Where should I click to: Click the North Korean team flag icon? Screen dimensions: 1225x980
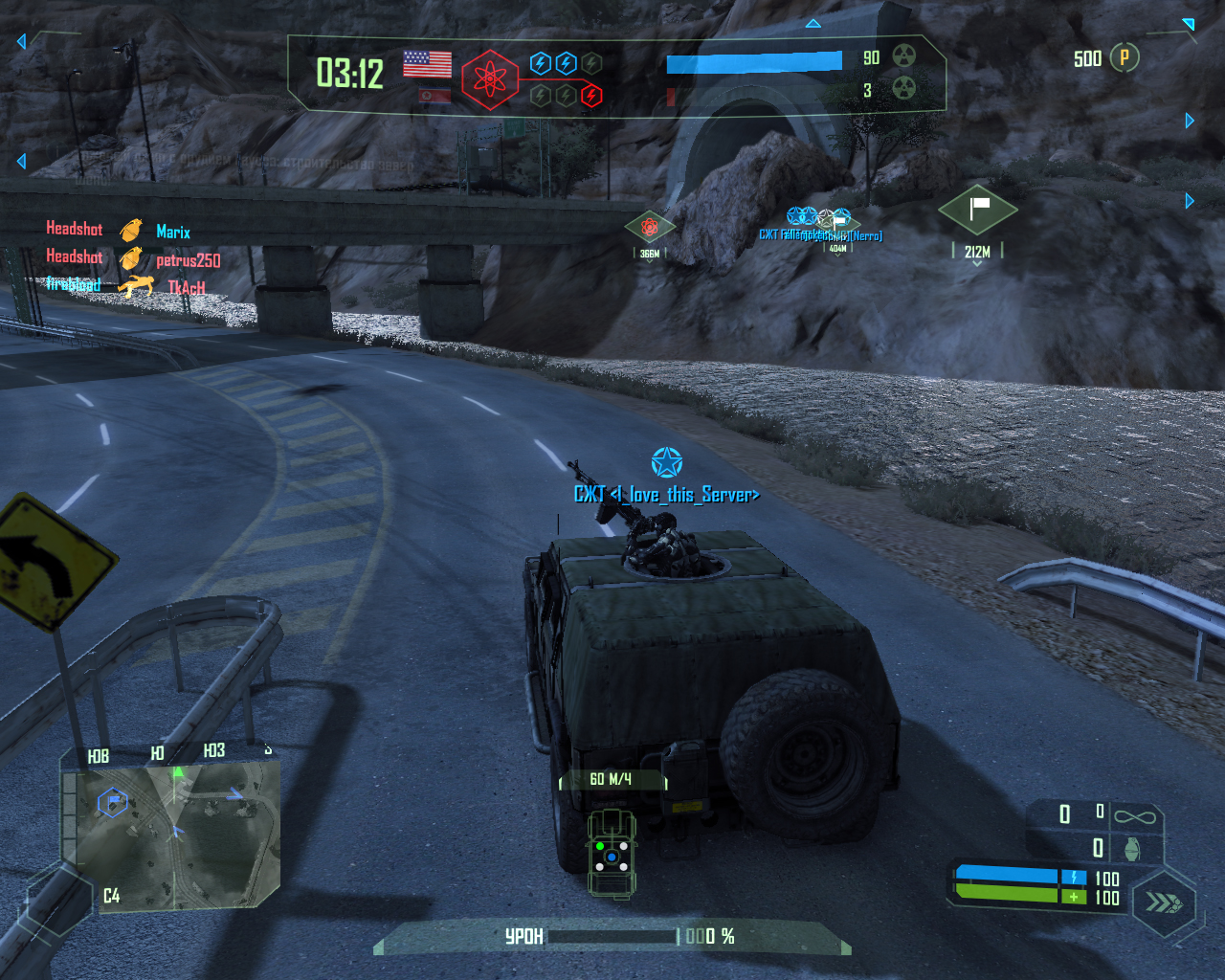[435, 96]
